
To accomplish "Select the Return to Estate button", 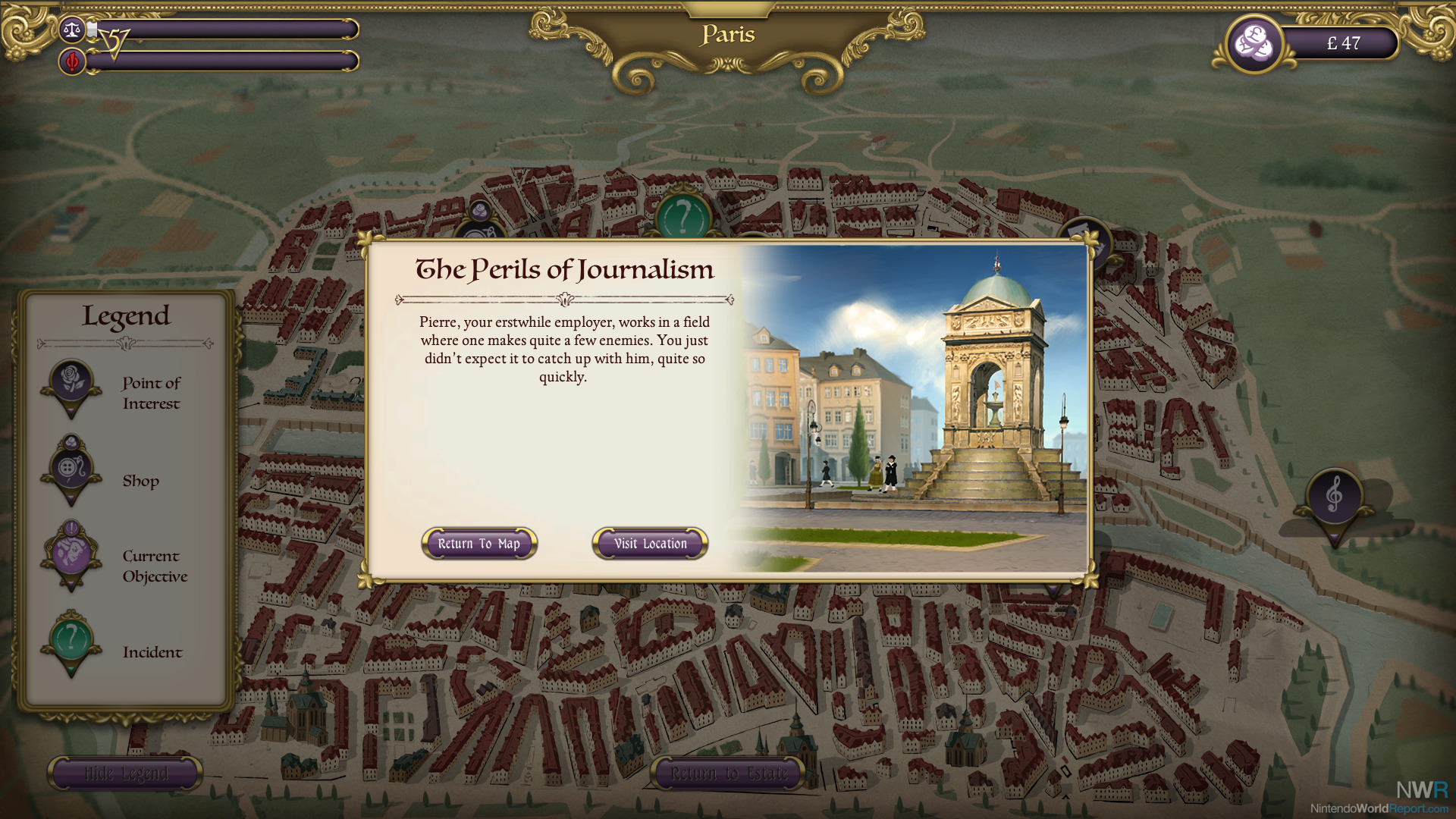I will (729, 773).
